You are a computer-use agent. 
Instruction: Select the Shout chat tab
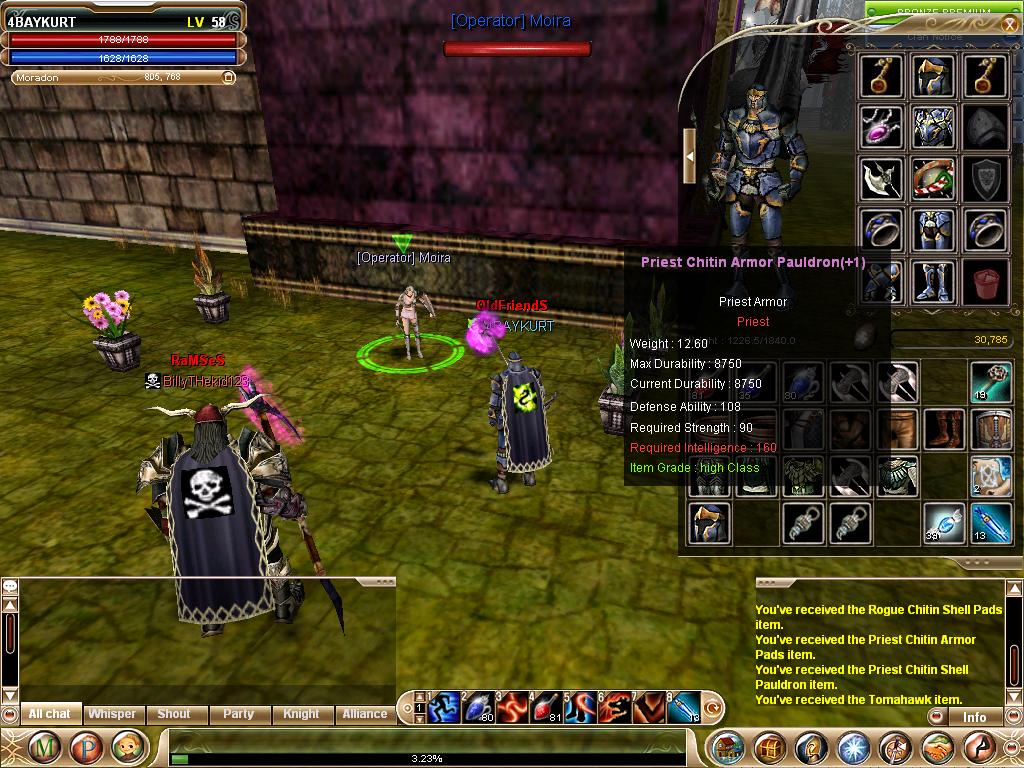click(x=173, y=714)
